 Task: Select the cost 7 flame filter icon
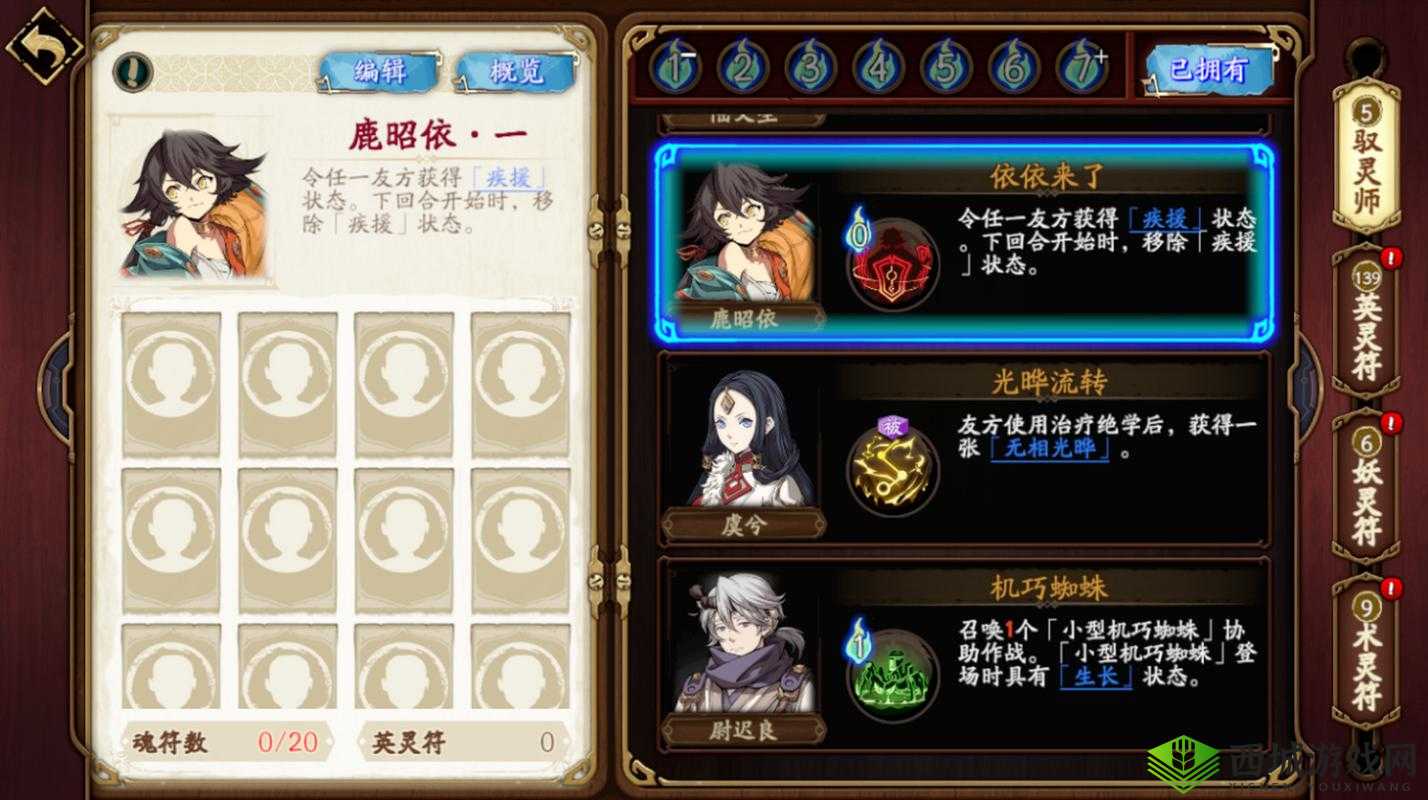(1079, 70)
